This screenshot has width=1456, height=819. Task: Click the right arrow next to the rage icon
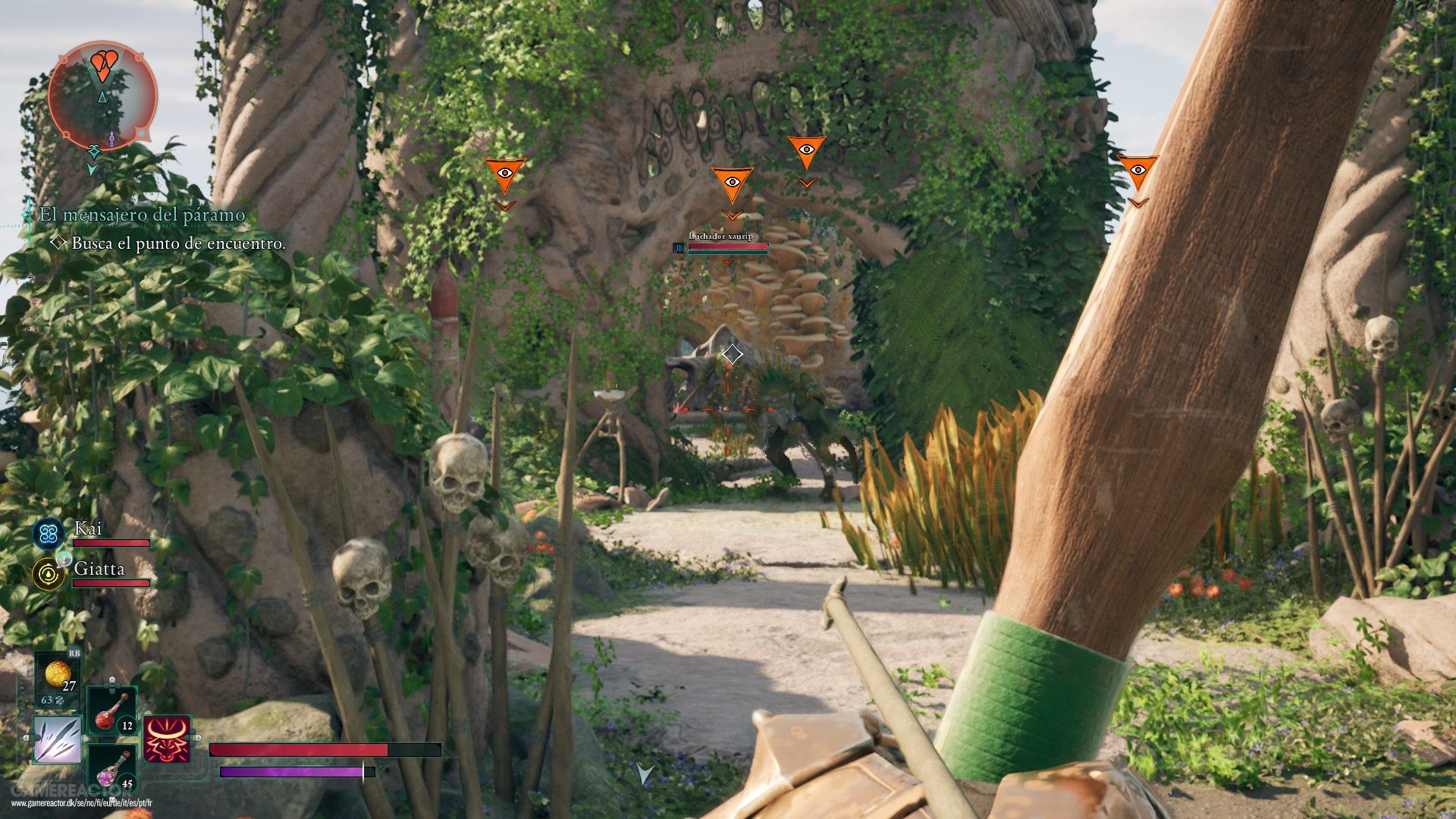[x=197, y=738]
